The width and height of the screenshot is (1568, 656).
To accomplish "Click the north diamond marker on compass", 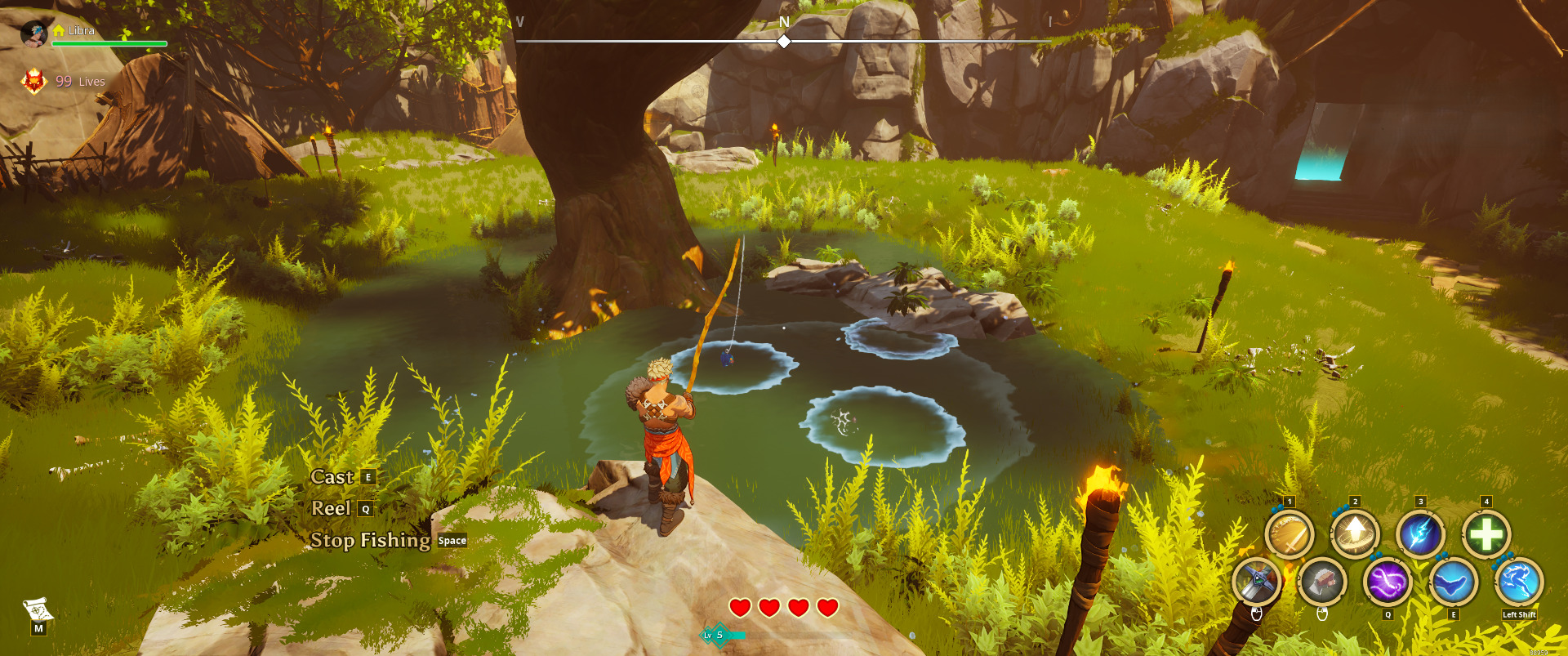I will point(784,41).
